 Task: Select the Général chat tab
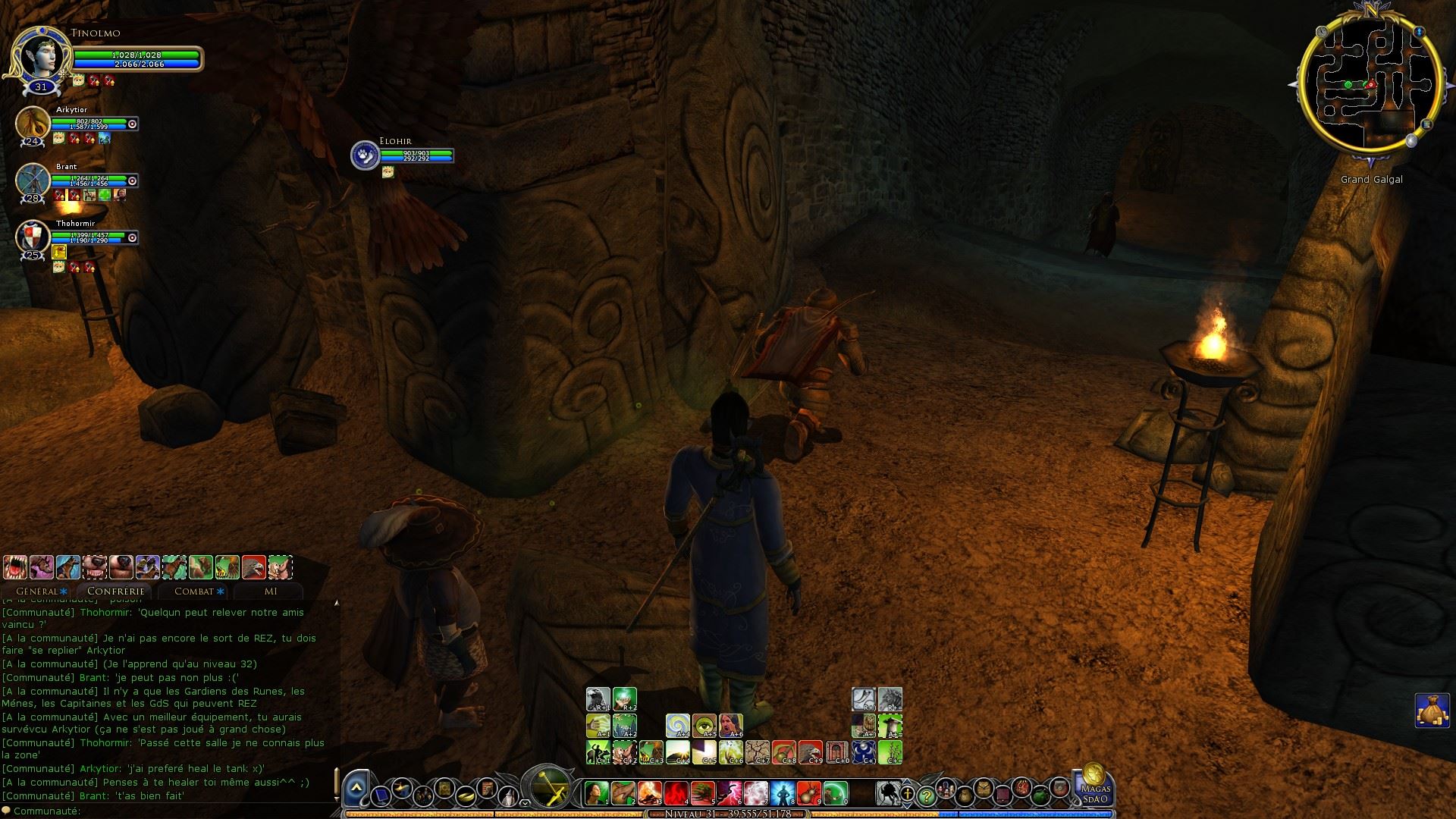[x=39, y=591]
